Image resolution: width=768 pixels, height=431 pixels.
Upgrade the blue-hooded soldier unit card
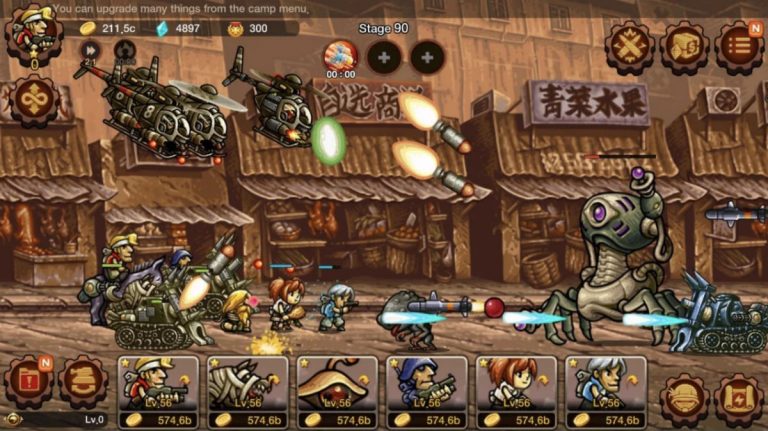pos(427,392)
